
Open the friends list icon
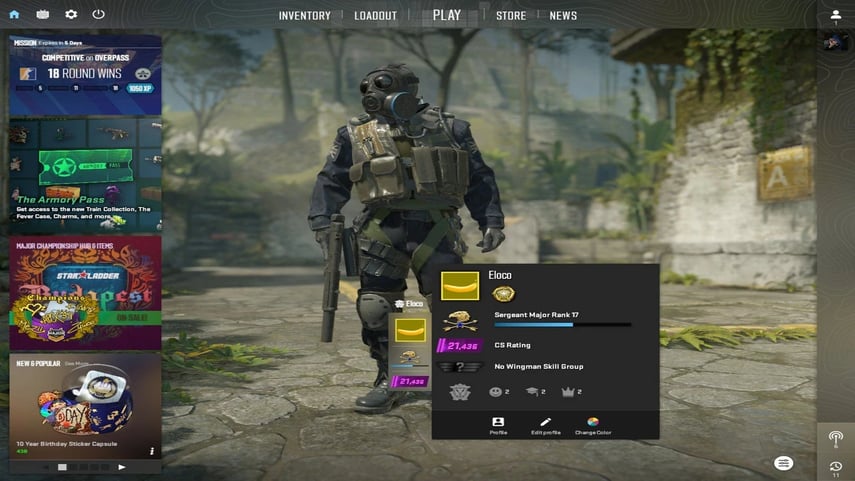coord(836,16)
